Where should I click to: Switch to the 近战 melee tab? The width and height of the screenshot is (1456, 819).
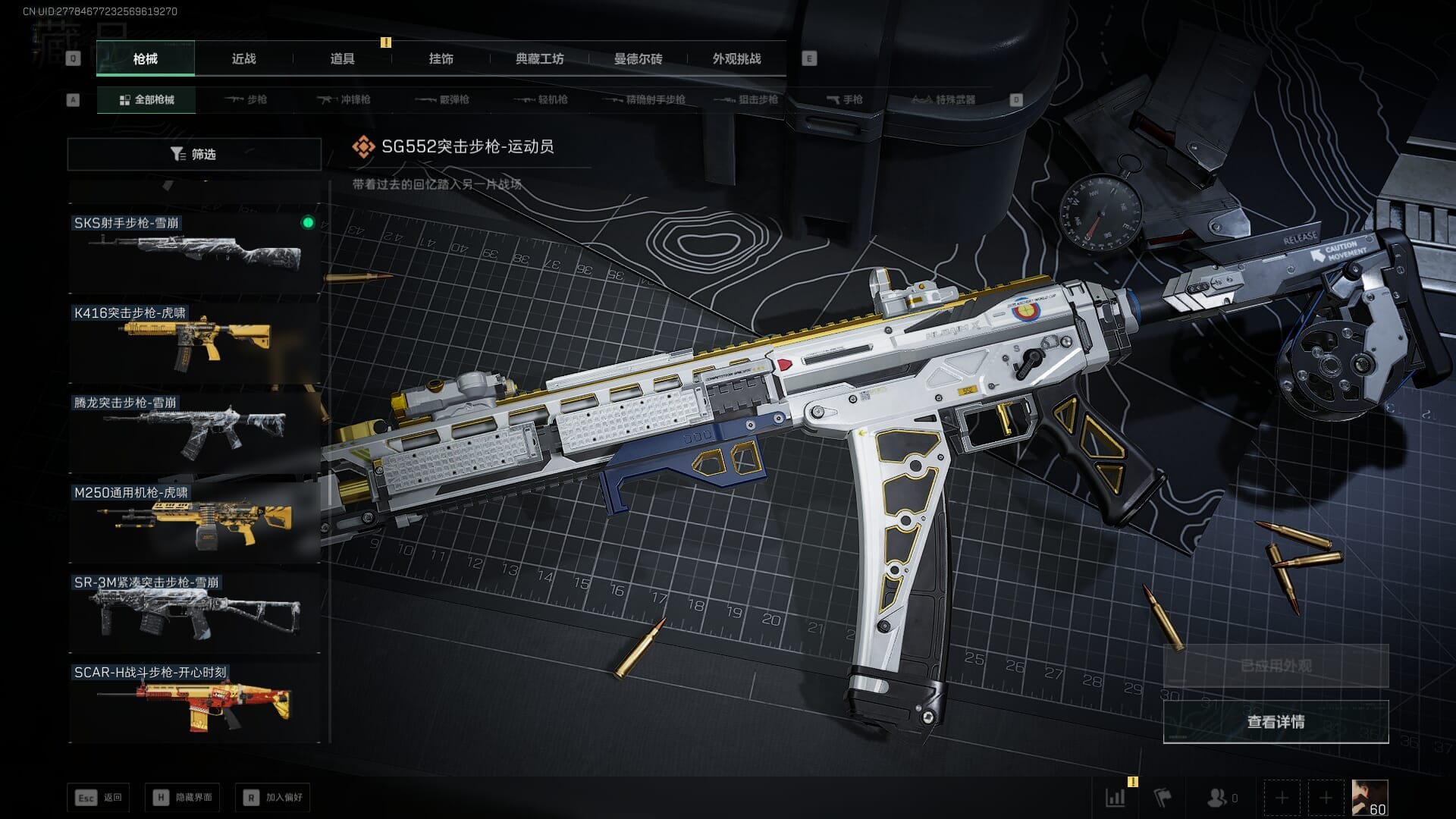[243, 58]
